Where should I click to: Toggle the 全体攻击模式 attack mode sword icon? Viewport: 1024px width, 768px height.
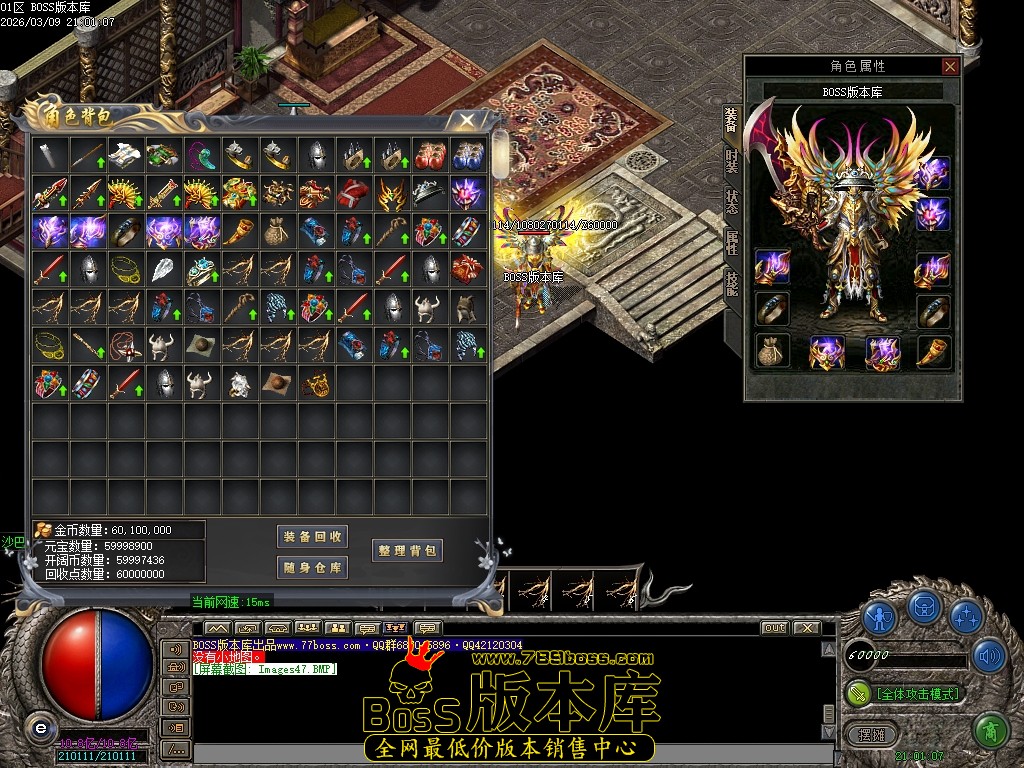859,693
